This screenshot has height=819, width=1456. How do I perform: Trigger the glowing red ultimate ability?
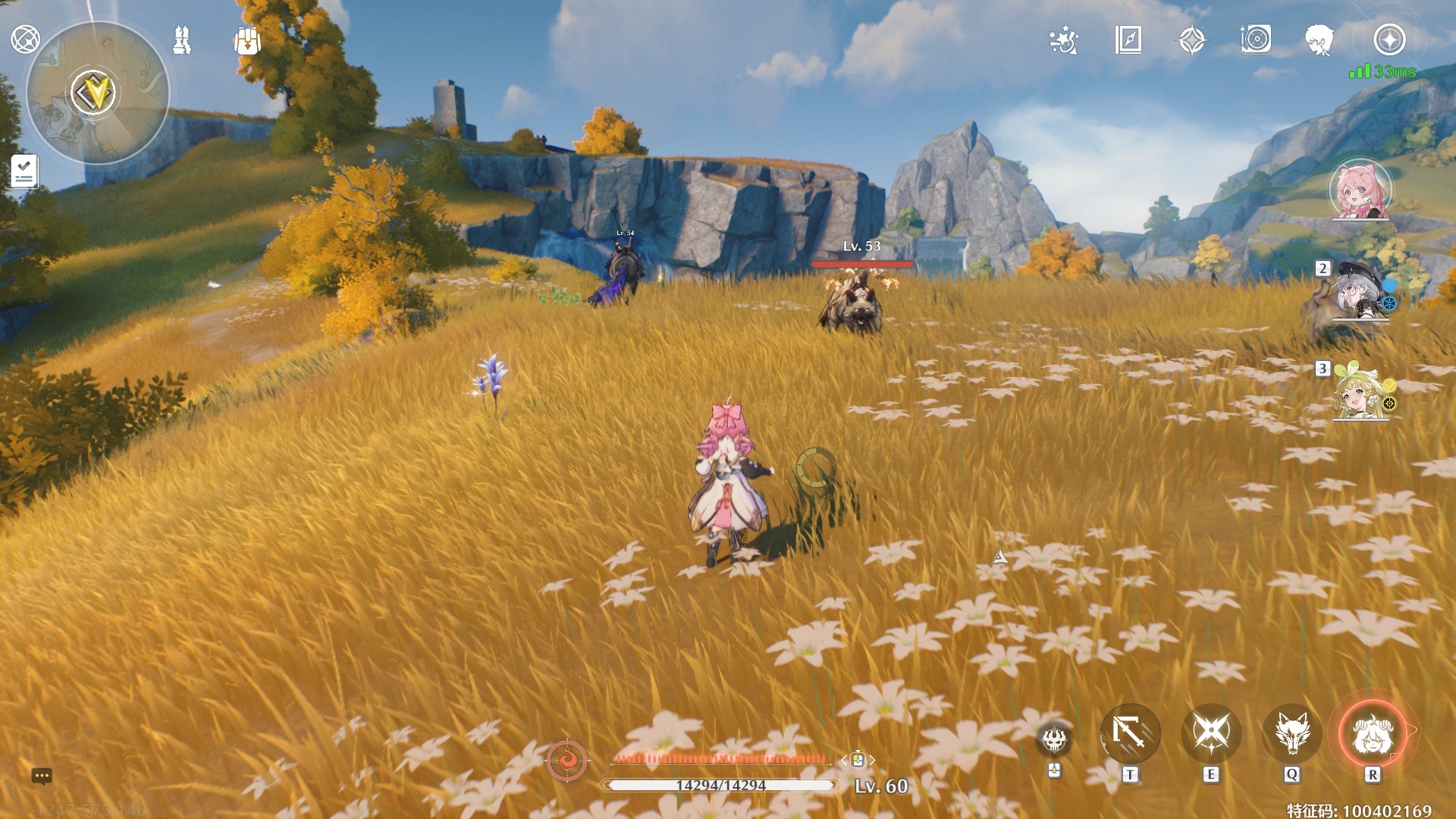pos(1372,733)
